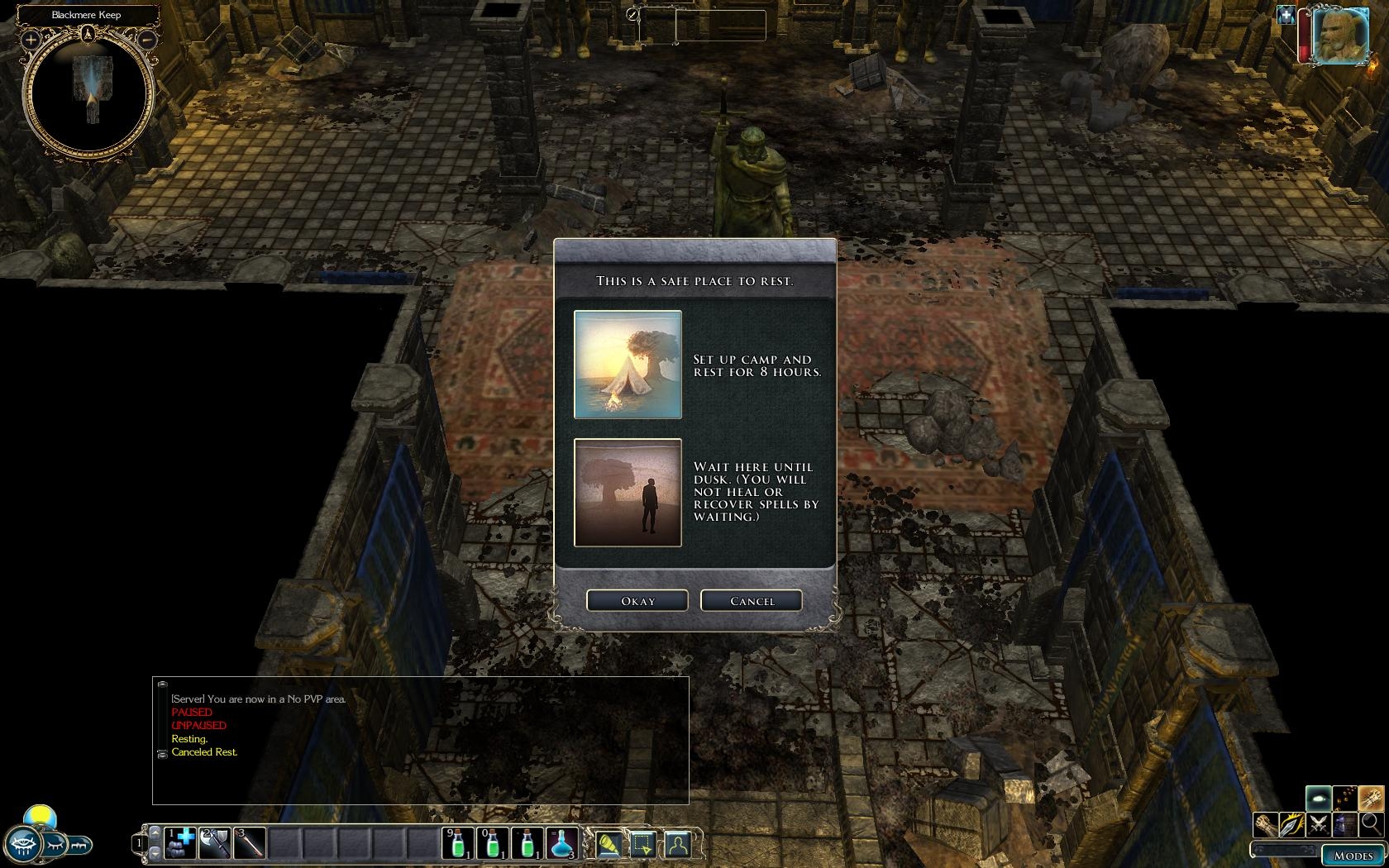Viewport: 1389px width, 868px height.
Task: Equip the axe and shield in slot 2
Action: [x=215, y=843]
